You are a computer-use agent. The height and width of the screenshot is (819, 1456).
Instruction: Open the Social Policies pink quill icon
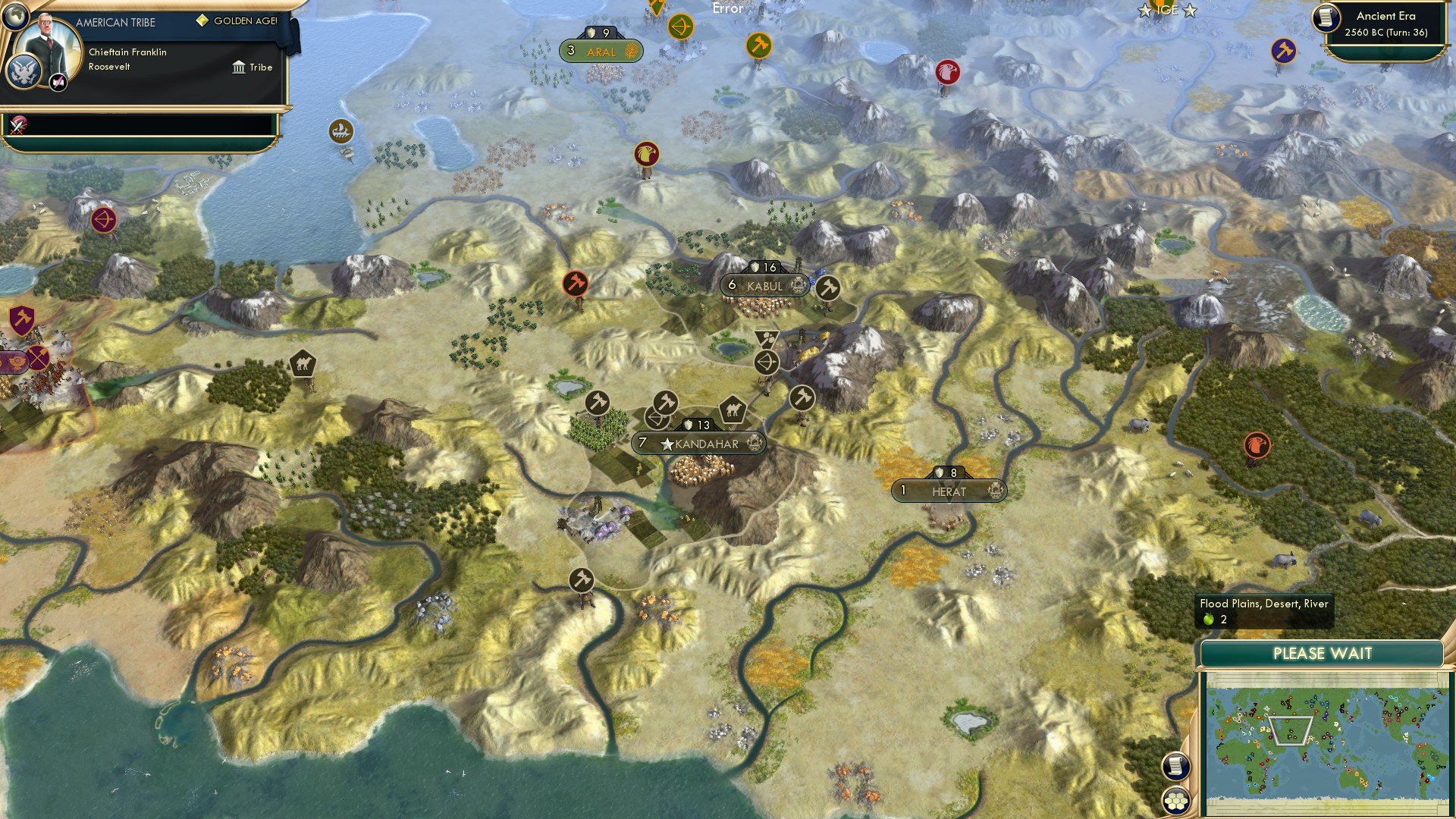point(57,81)
